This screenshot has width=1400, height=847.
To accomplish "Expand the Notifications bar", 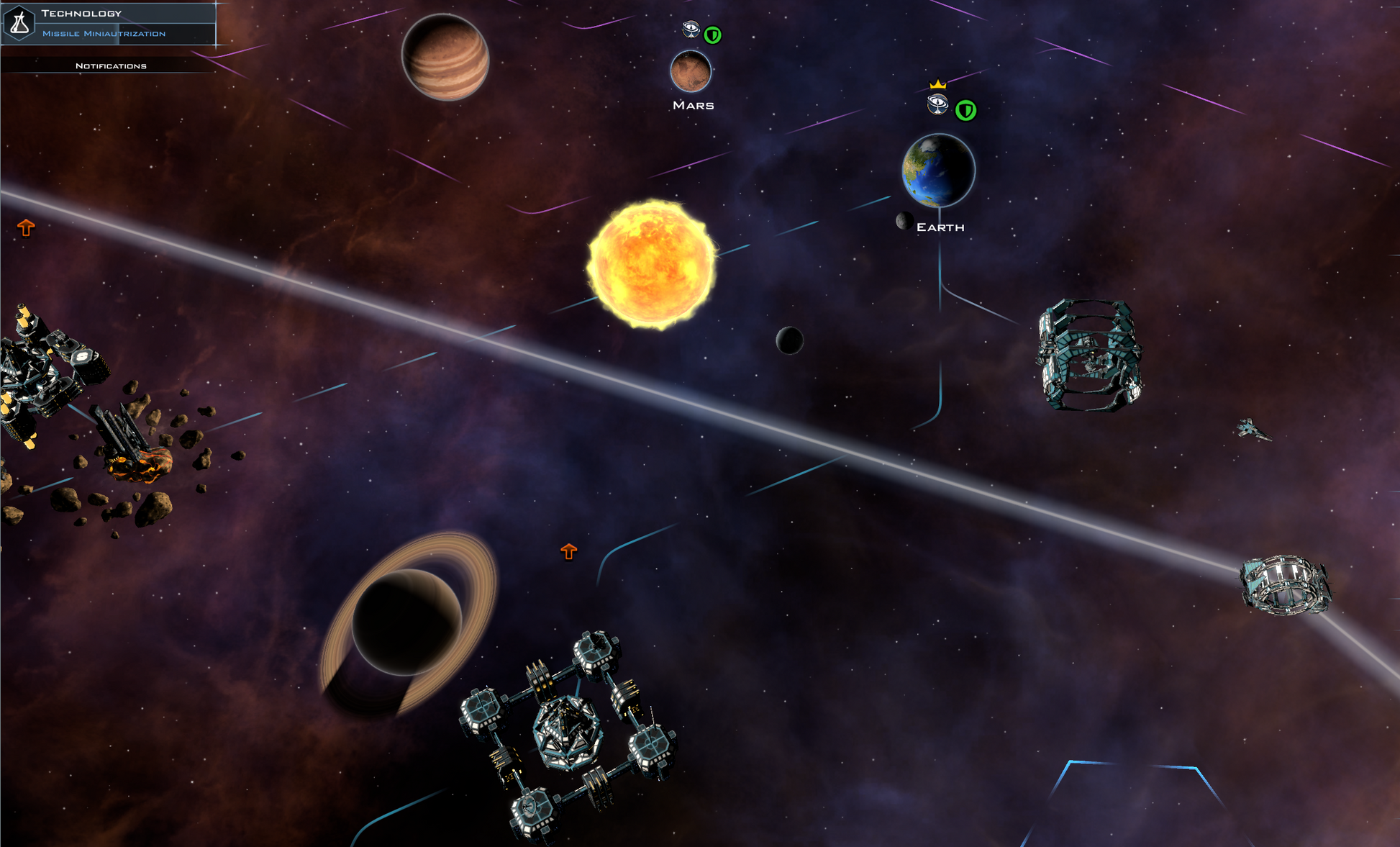I will click(111, 65).
